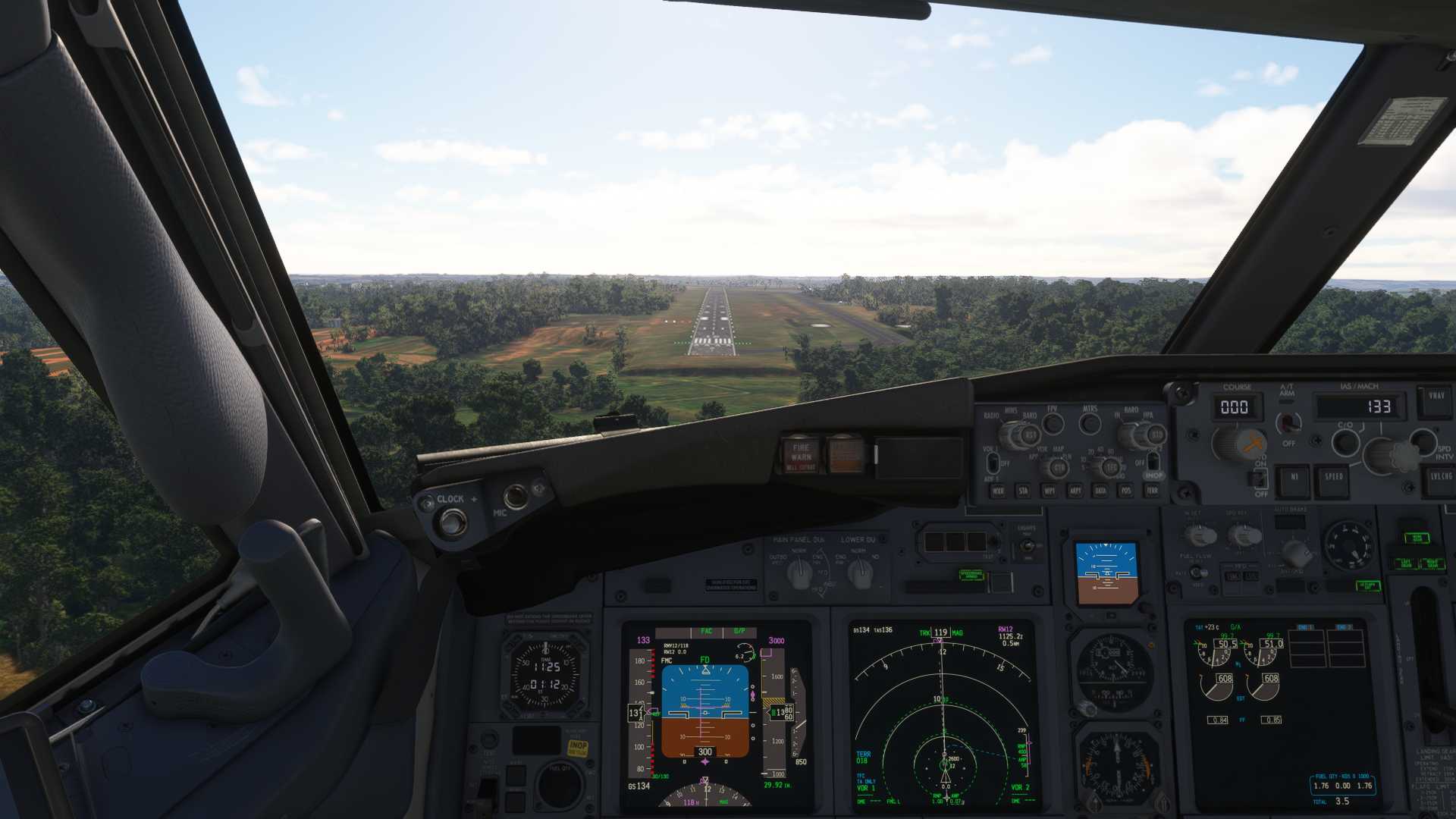Click the SPD INTV button
The image size is (1456, 819).
pyautogui.click(x=1423, y=441)
